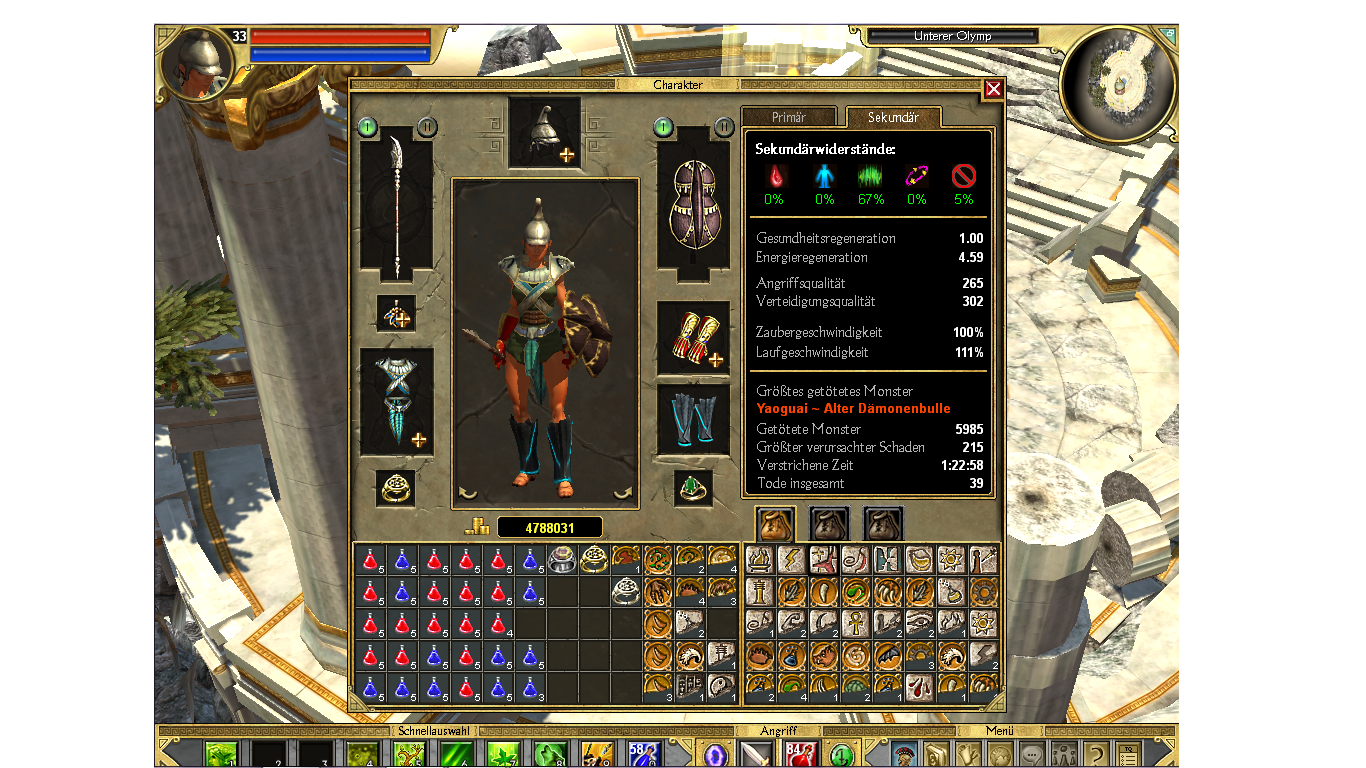Open the second inventory bag tab
Viewport: 1366px width, 768px height.
830,523
